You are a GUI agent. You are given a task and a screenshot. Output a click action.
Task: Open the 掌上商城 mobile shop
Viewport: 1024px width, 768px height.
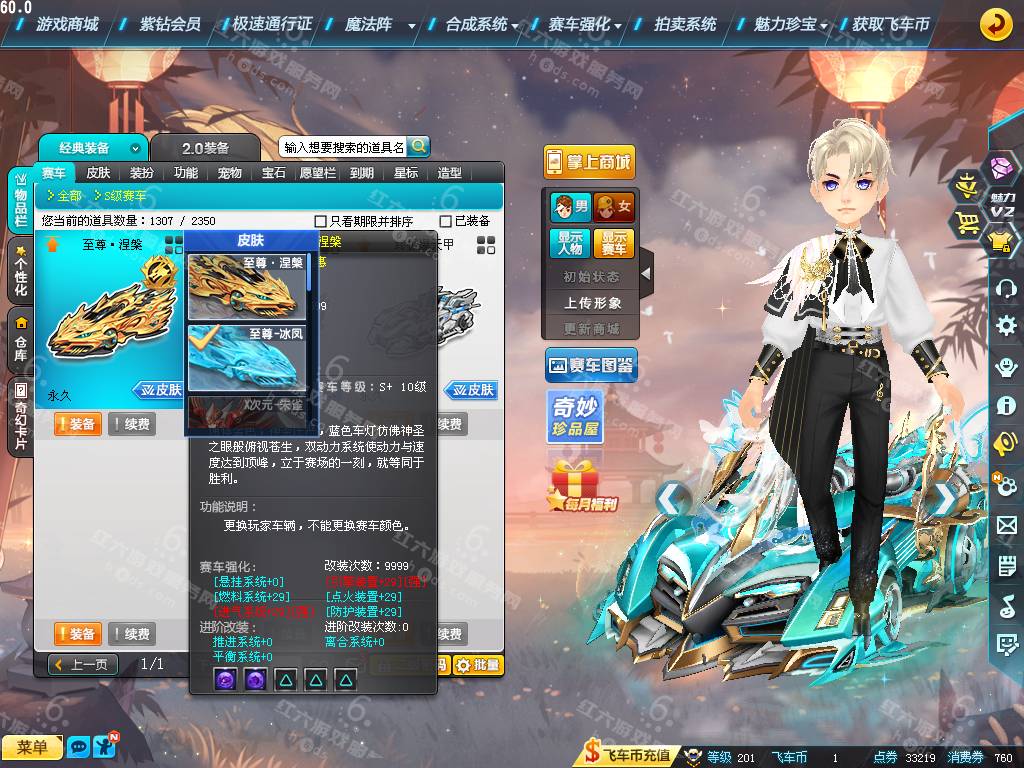(589, 162)
